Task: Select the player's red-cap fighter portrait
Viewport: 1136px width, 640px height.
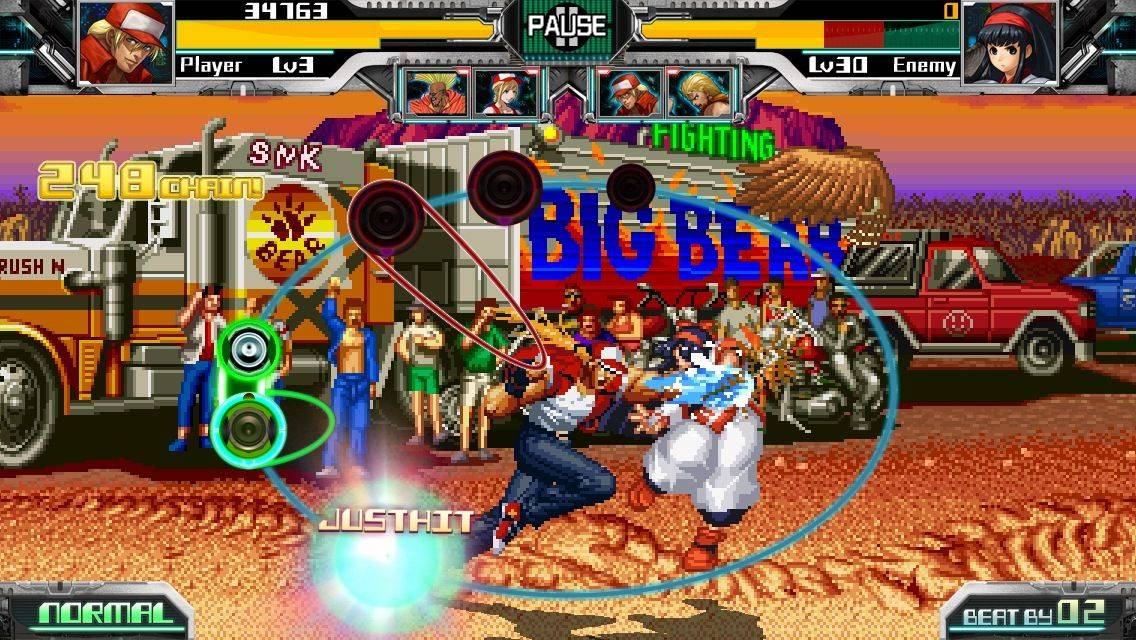Action: [x=125, y=41]
